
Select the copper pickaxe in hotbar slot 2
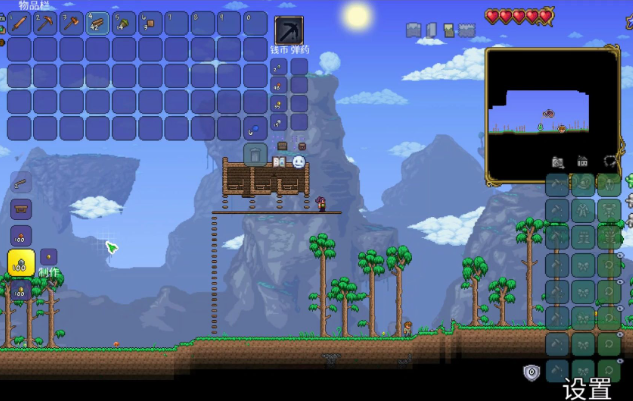pyautogui.click(x=45, y=23)
